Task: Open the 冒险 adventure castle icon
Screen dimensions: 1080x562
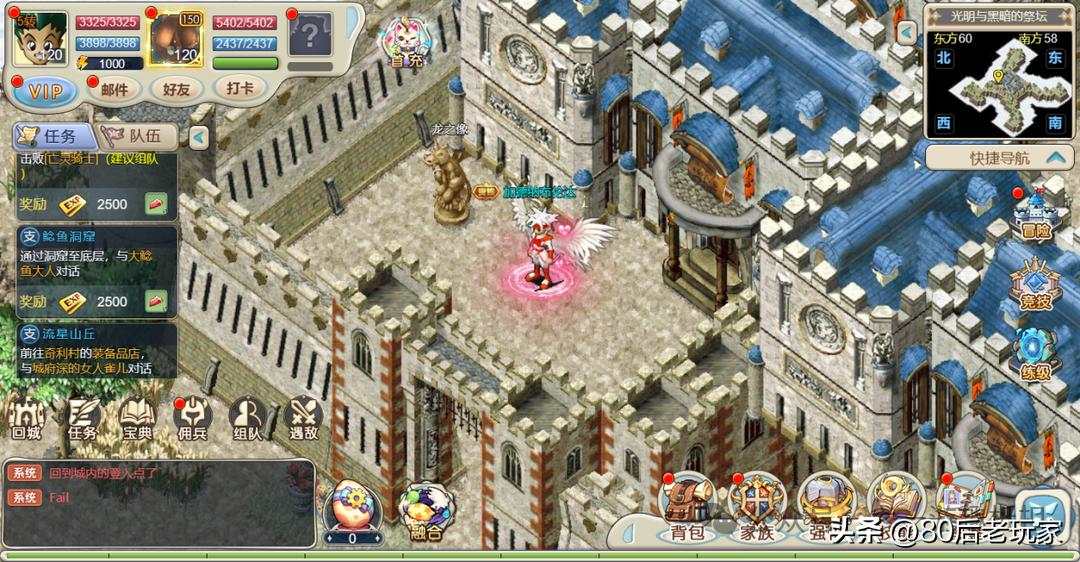Action: (1036, 215)
